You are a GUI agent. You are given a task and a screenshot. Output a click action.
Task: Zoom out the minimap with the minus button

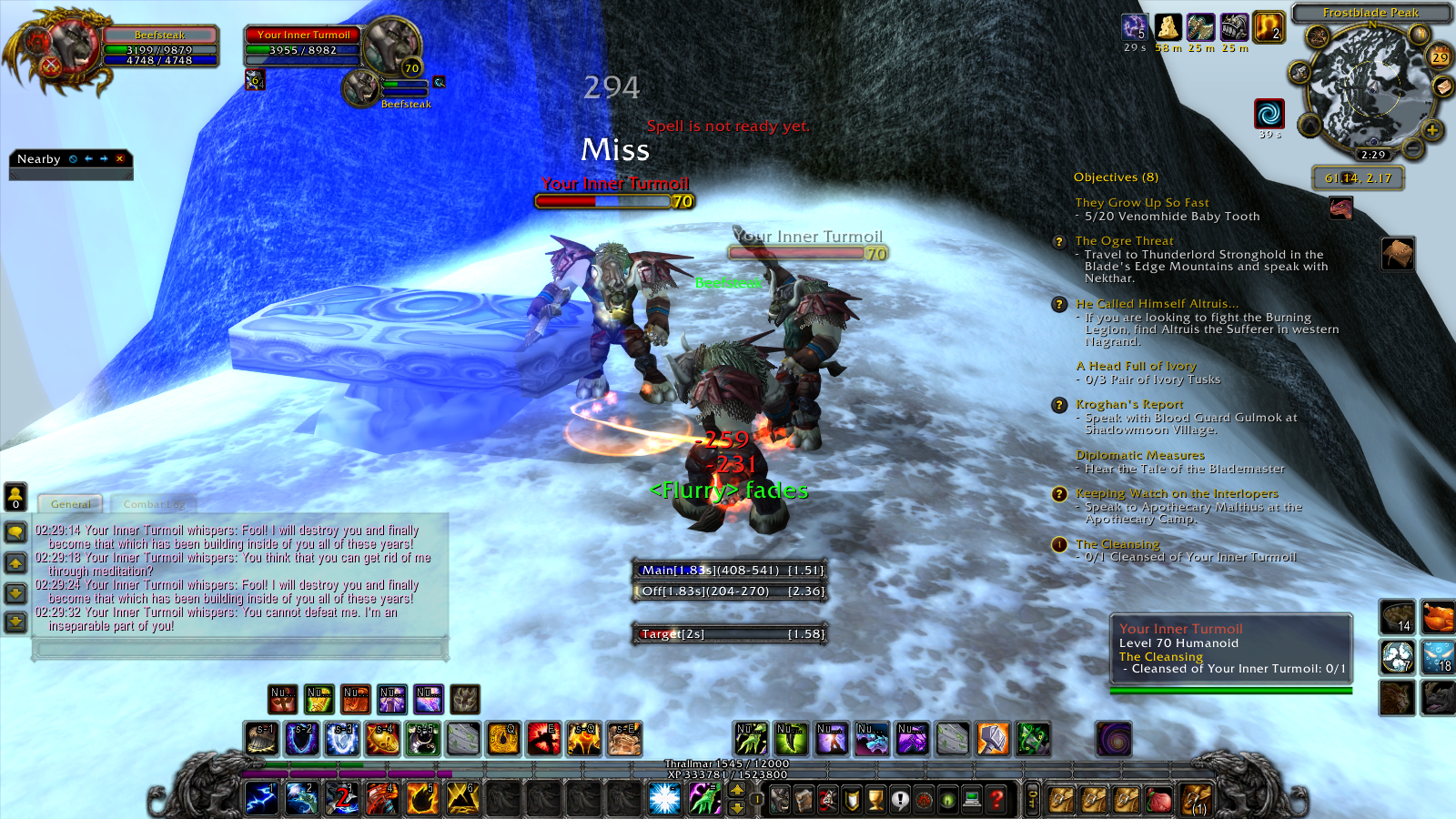pos(1412,147)
